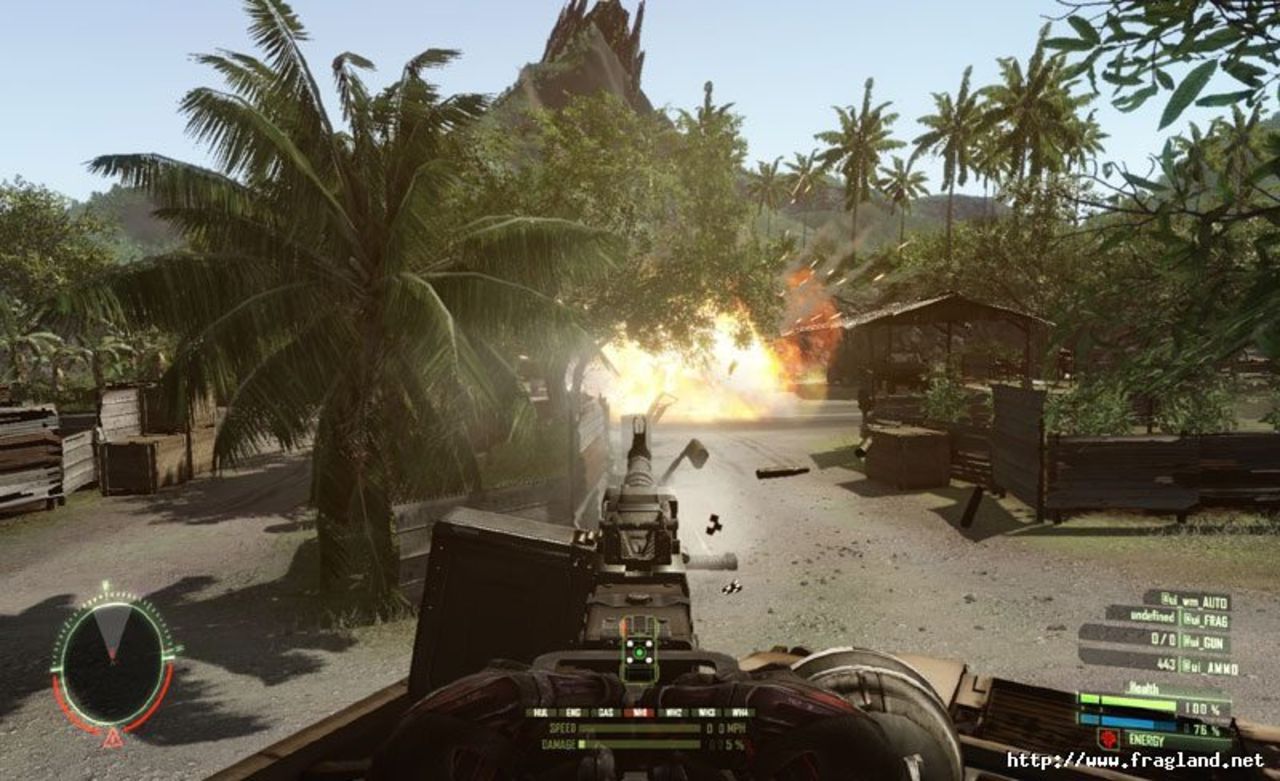This screenshot has height=781, width=1280.
Task: Click the red ENERGY suit icon
Action: pyautogui.click(x=1110, y=740)
